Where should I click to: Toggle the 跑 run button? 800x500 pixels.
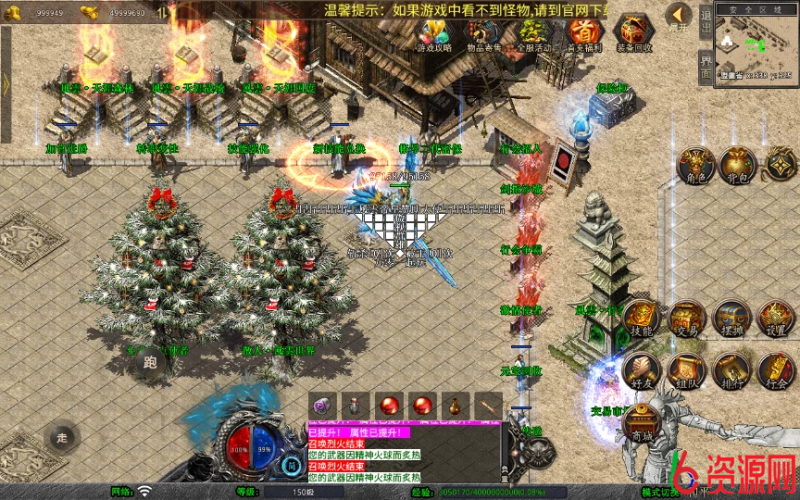(x=150, y=364)
